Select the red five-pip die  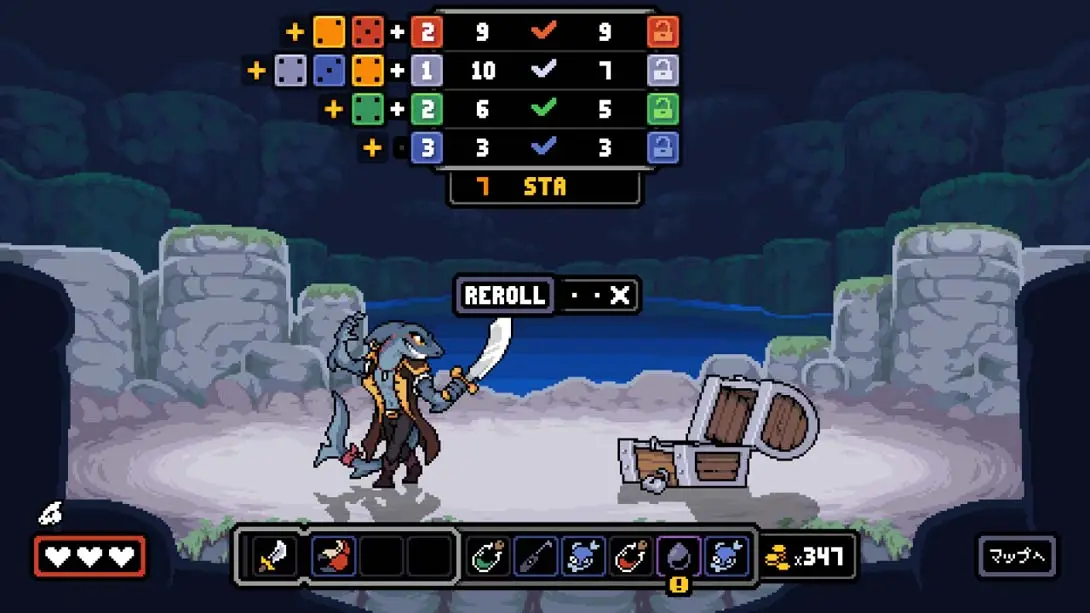tap(368, 32)
